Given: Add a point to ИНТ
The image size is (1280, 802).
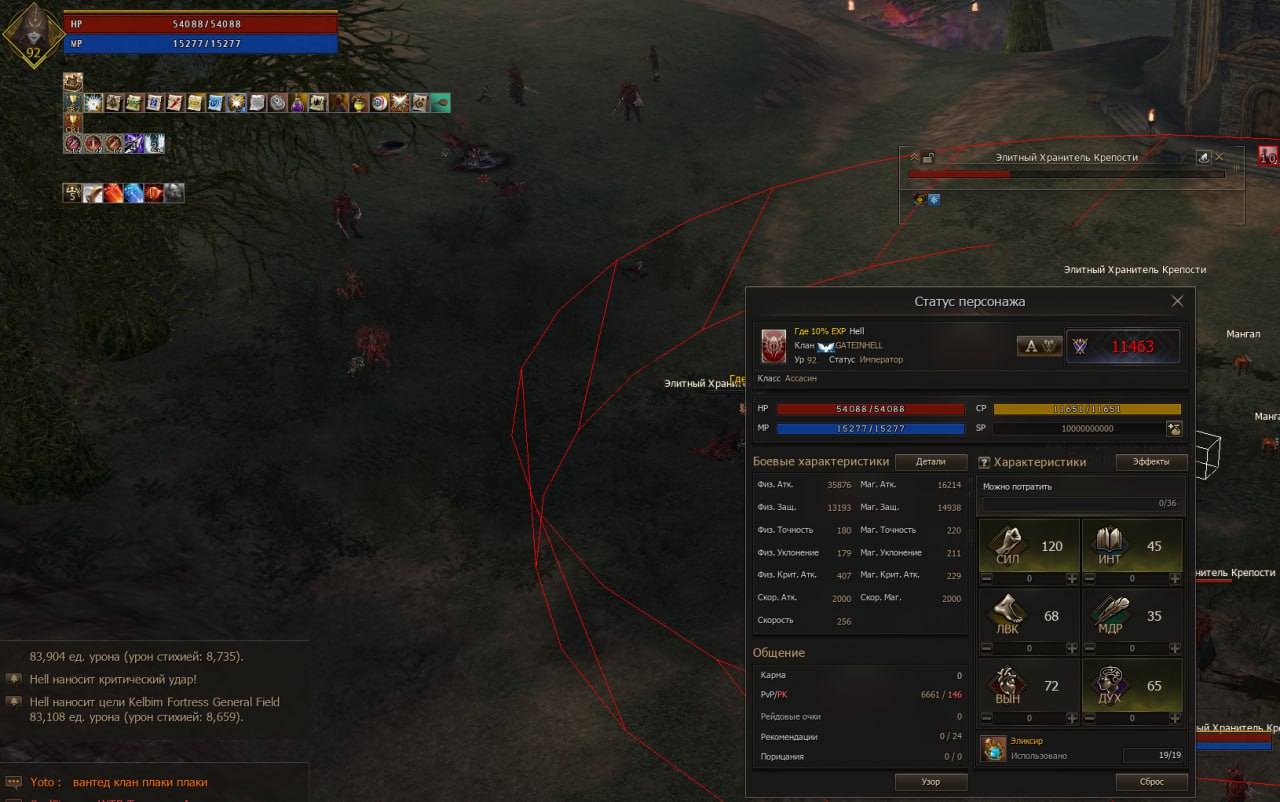Looking at the screenshot, I should click(1175, 578).
